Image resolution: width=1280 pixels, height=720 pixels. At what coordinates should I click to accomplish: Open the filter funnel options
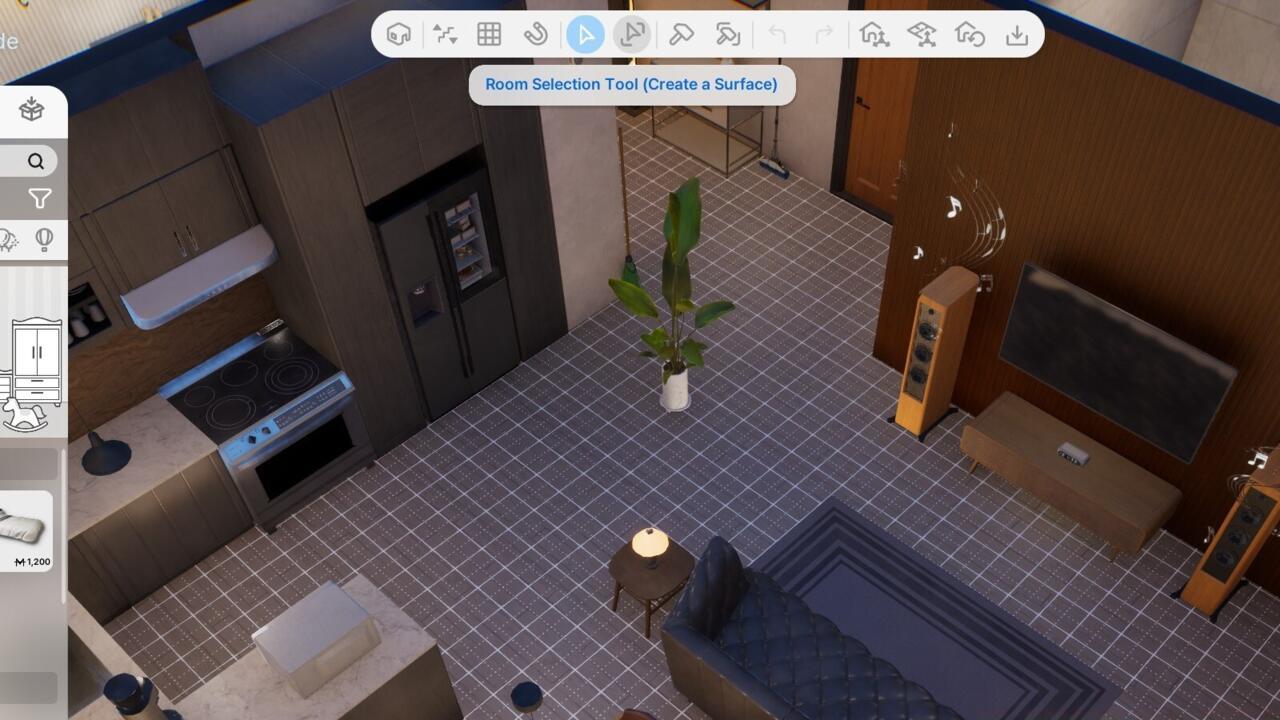38,198
